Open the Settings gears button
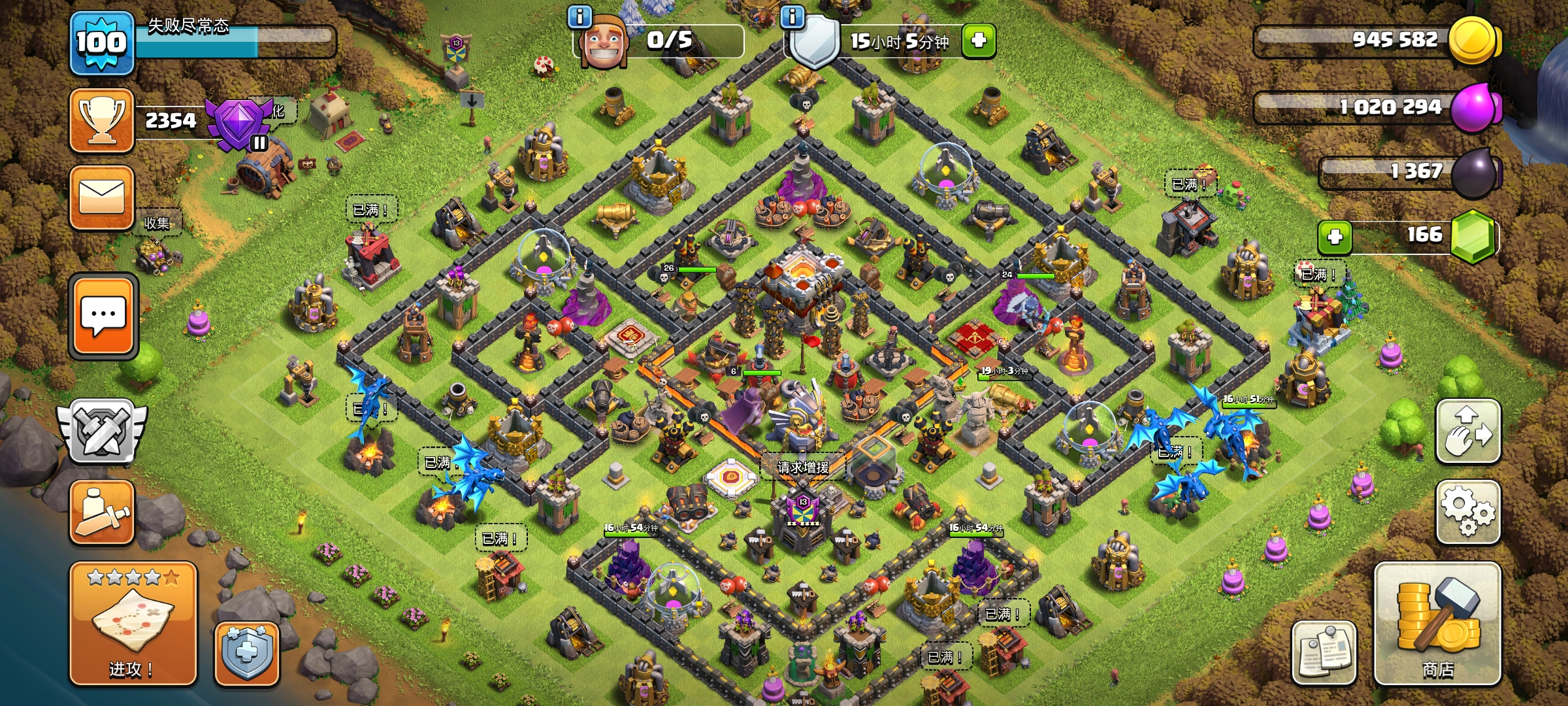 (x=1467, y=512)
